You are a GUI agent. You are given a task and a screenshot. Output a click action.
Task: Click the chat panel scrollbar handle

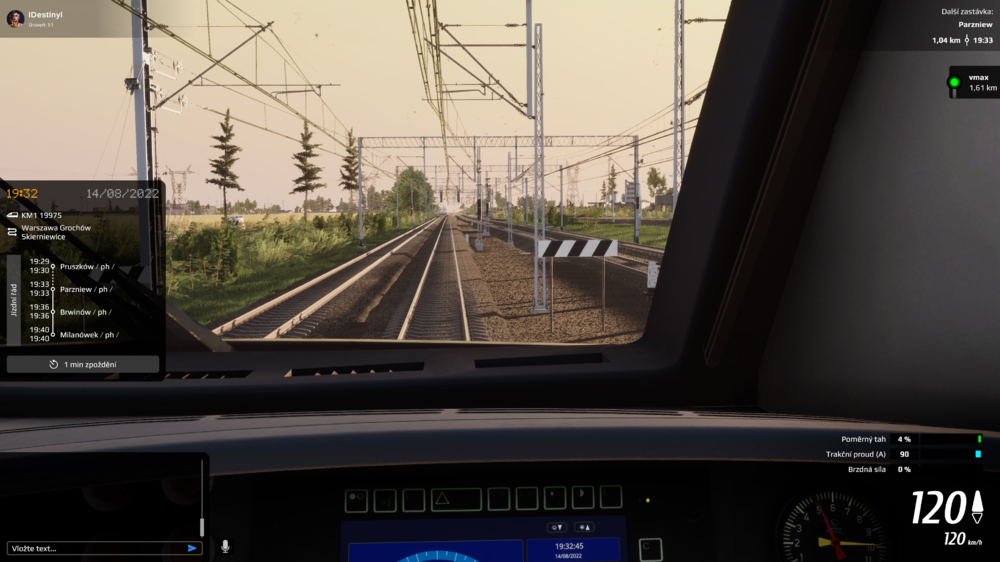pyautogui.click(x=202, y=526)
